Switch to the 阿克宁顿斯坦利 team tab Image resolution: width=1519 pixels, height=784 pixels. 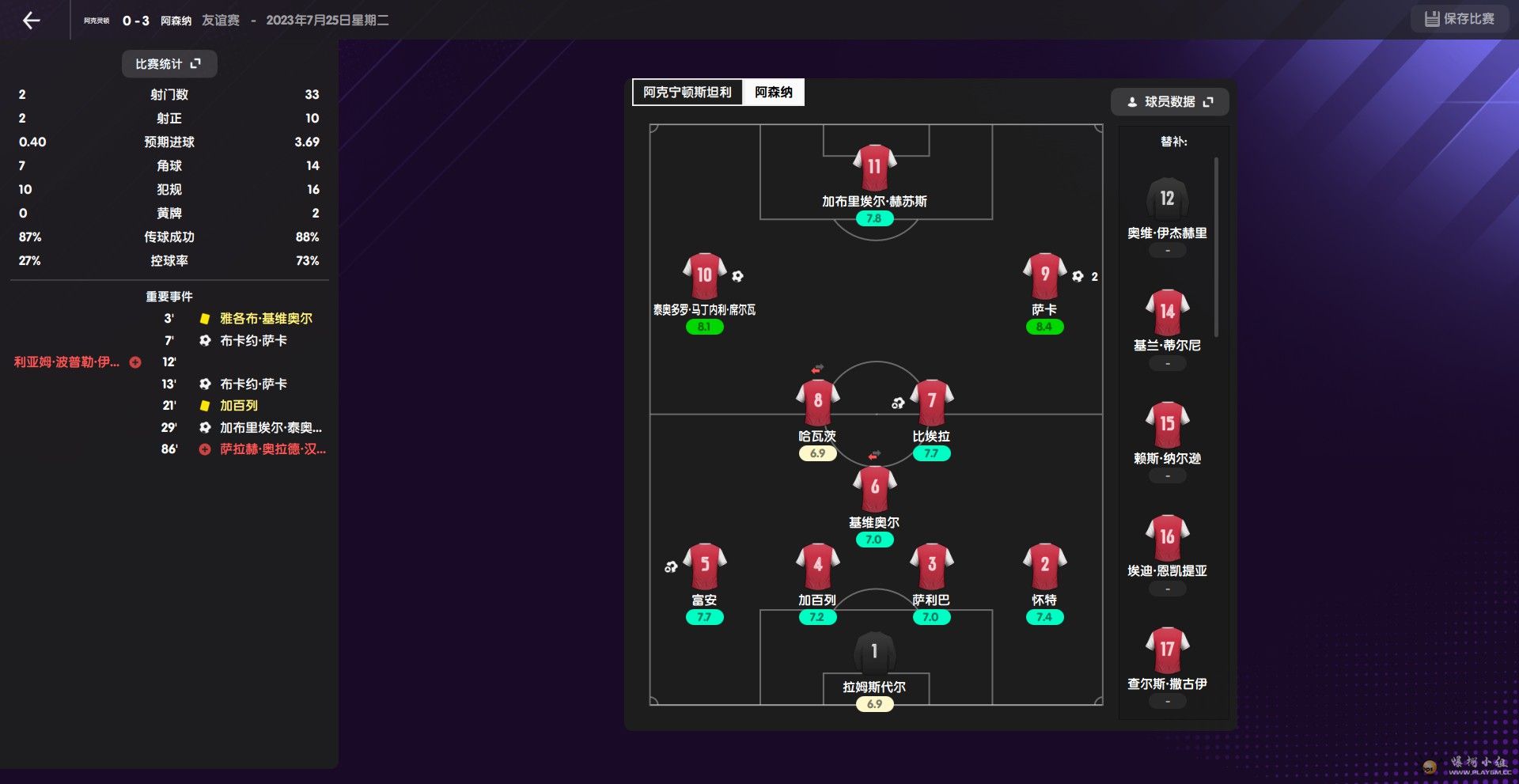coord(687,93)
